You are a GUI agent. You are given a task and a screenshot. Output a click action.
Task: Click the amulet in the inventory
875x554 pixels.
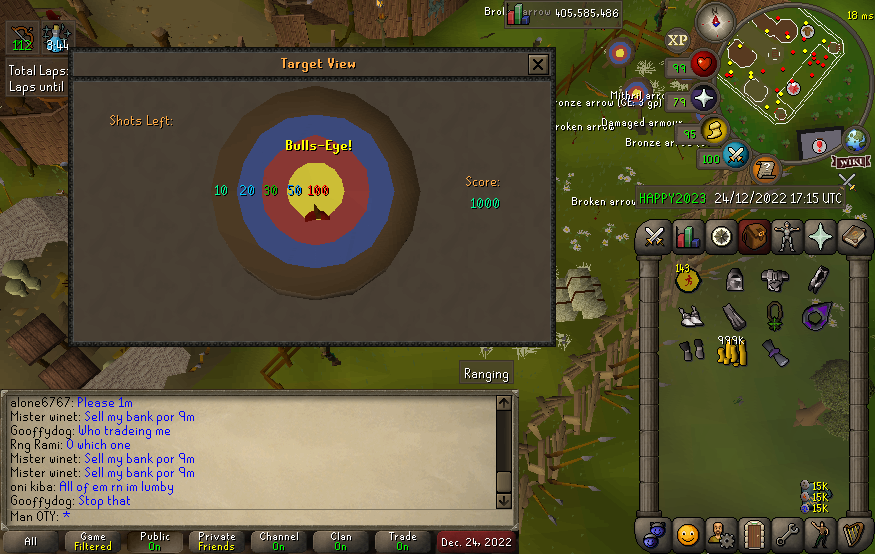tap(774, 316)
